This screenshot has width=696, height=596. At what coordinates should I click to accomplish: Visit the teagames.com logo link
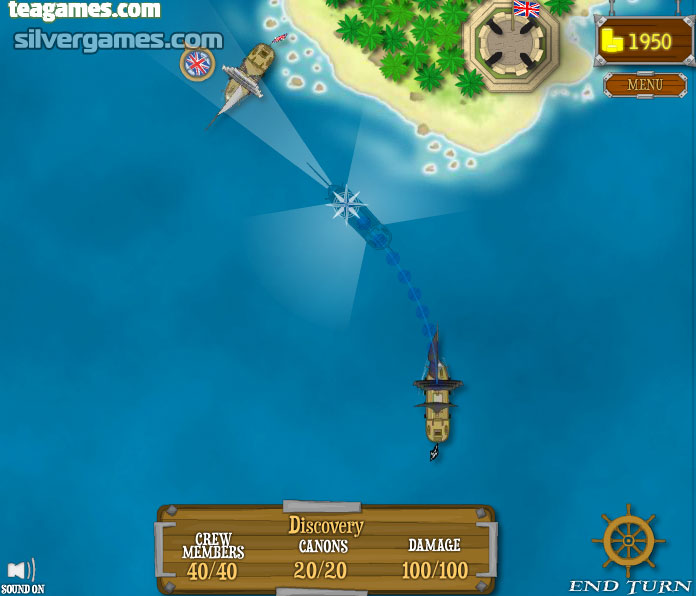pos(84,11)
